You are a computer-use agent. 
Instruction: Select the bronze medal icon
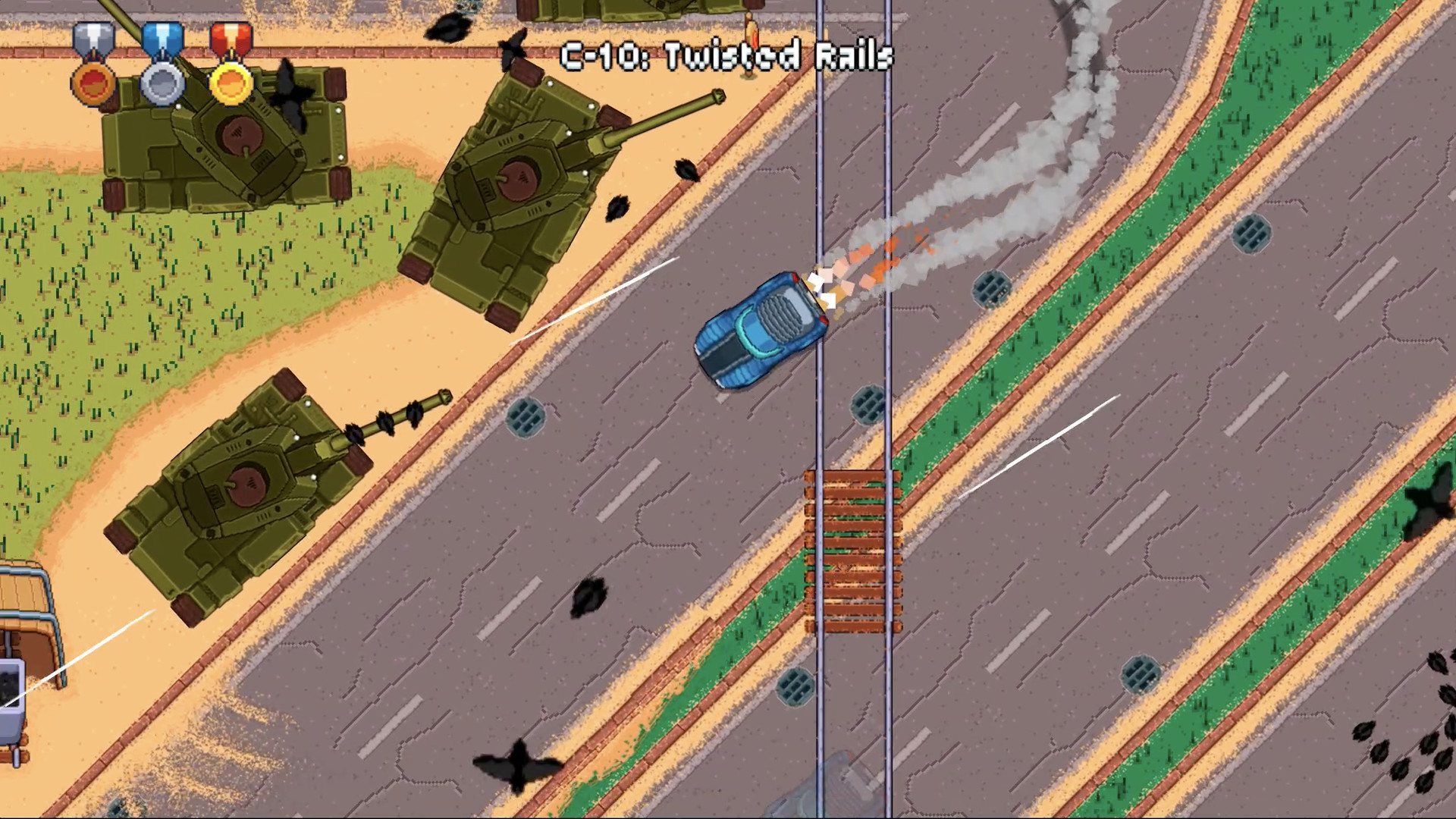tap(93, 86)
